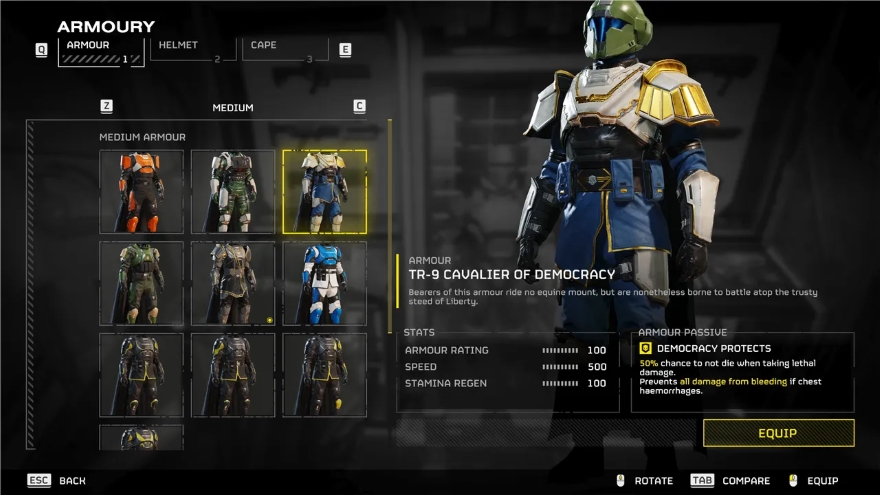Screen dimensions: 880x495
Task: Equip the TR-9 Cavalier of Democracy armour
Action: (x=778, y=433)
